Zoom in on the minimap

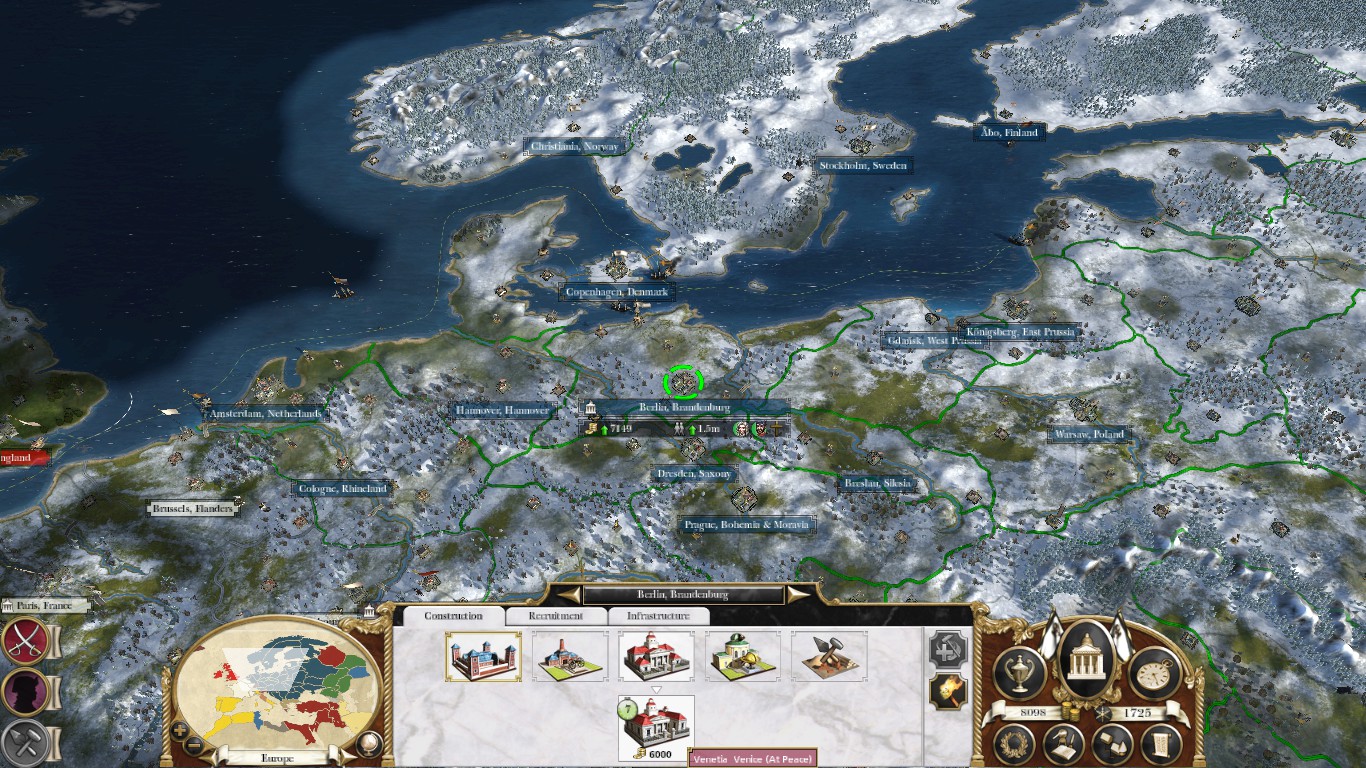pyautogui.click(x=180, y=730)
